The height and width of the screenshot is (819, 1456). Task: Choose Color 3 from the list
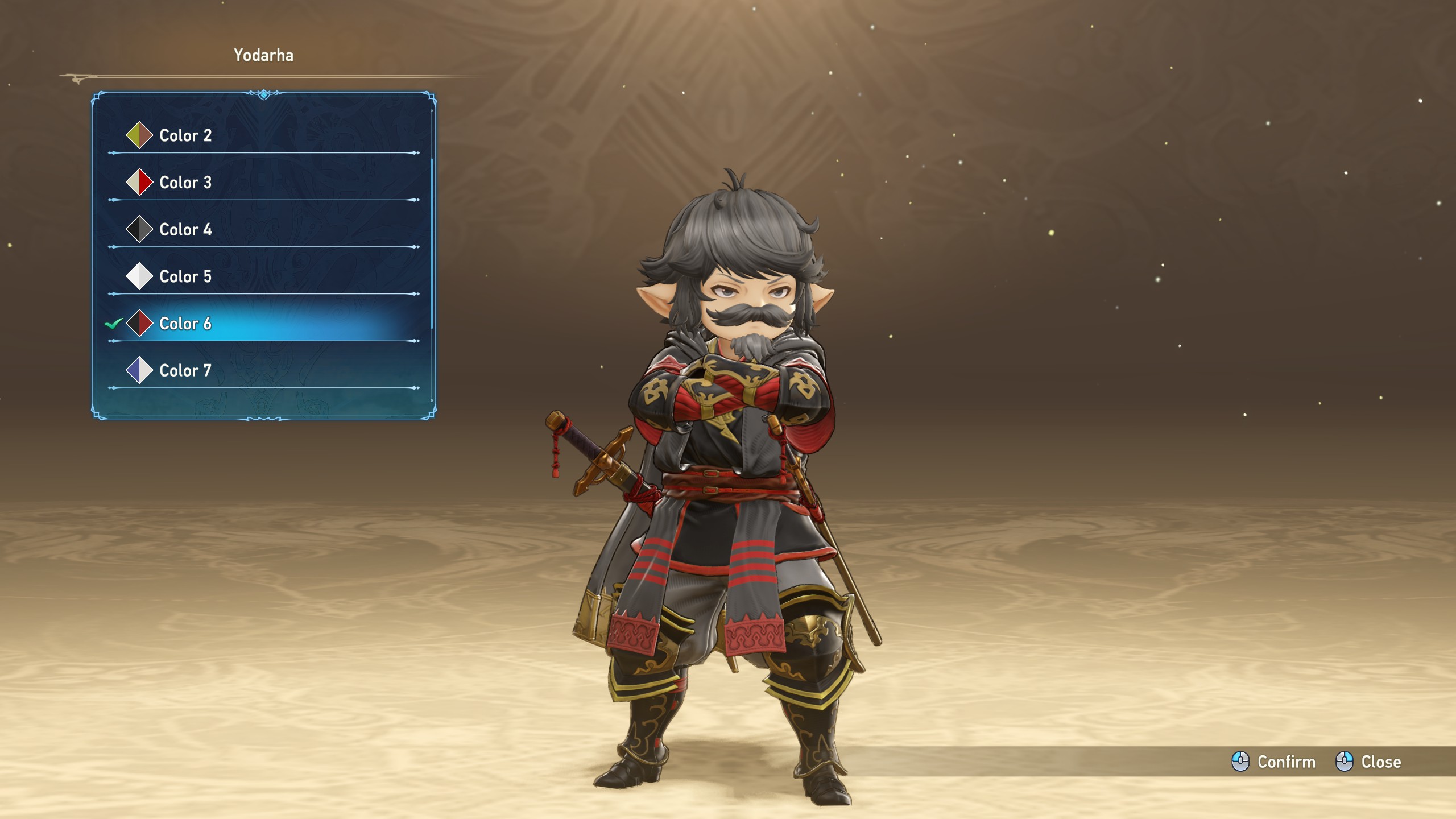[x=185, y=183]
